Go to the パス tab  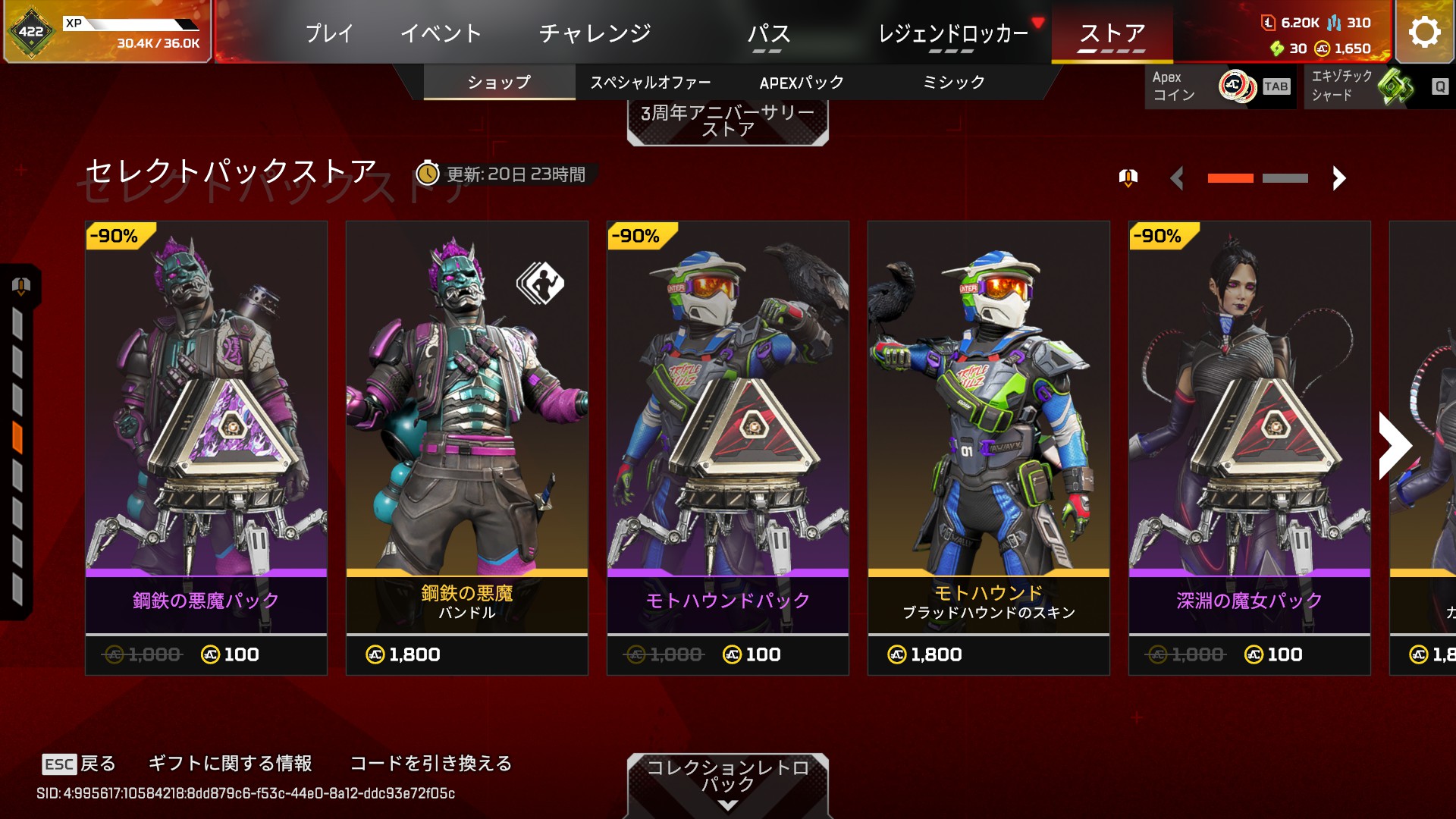[x=768, y=33]
